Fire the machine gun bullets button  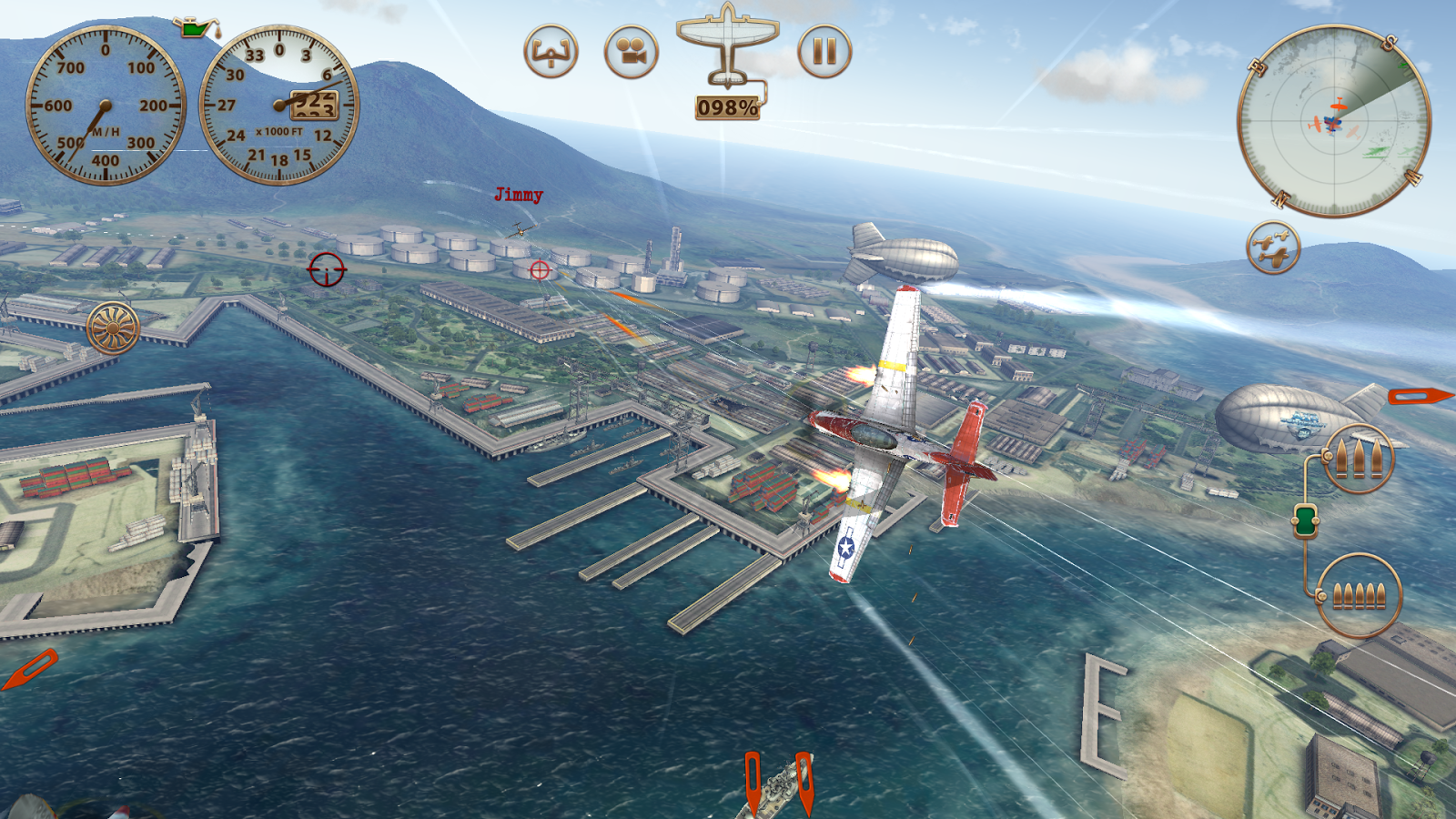[1359, 596]
